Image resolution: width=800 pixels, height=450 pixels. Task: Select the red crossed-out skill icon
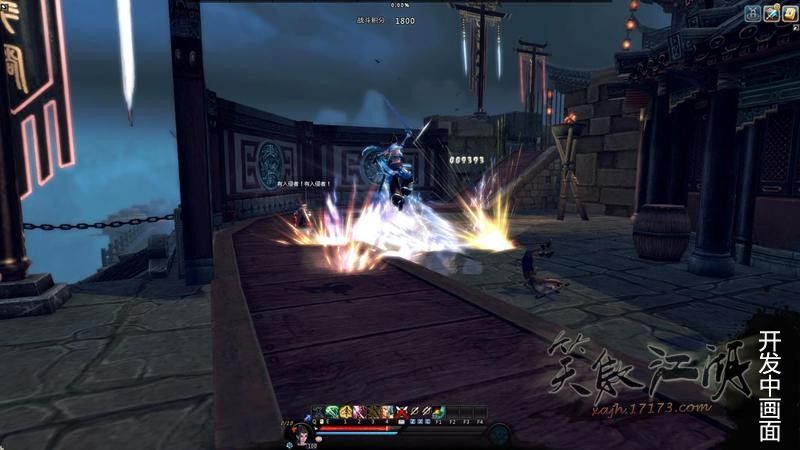[401, 411]
